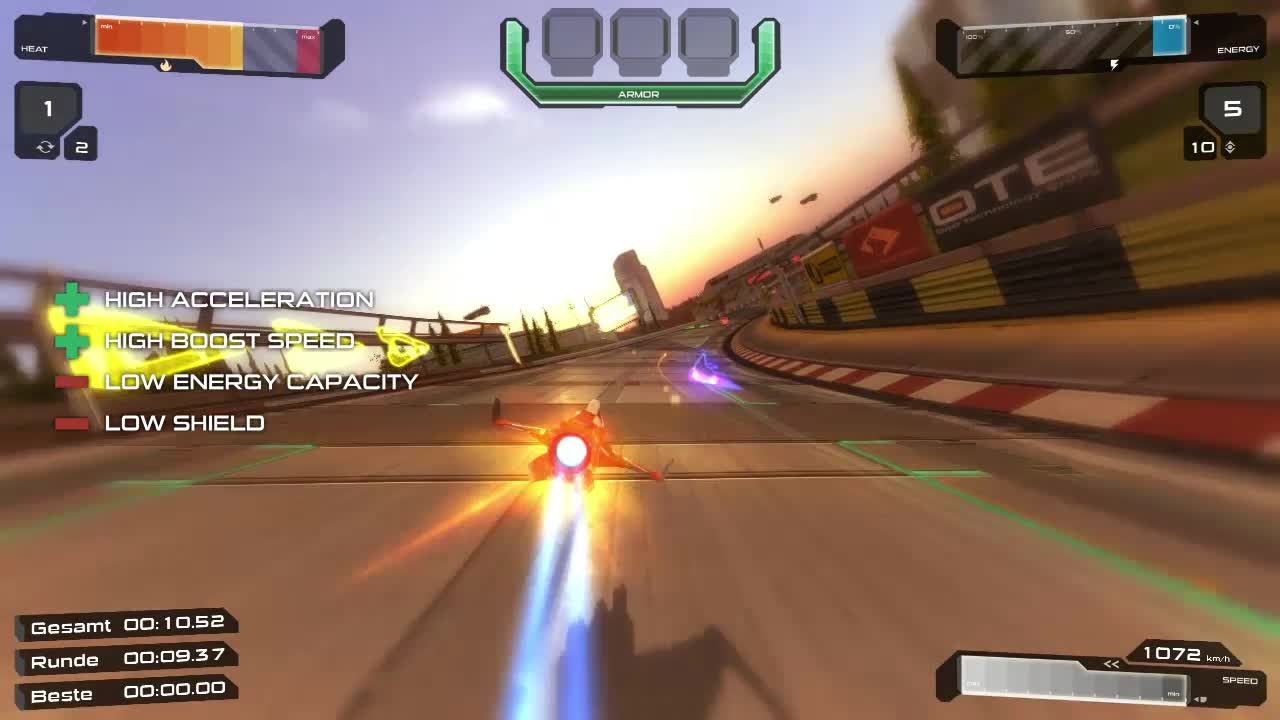Click the diamond icon next to the number 10
Image resolution: width=1280 pixels, height=720 pixels.
click(x=1231, y=147)
